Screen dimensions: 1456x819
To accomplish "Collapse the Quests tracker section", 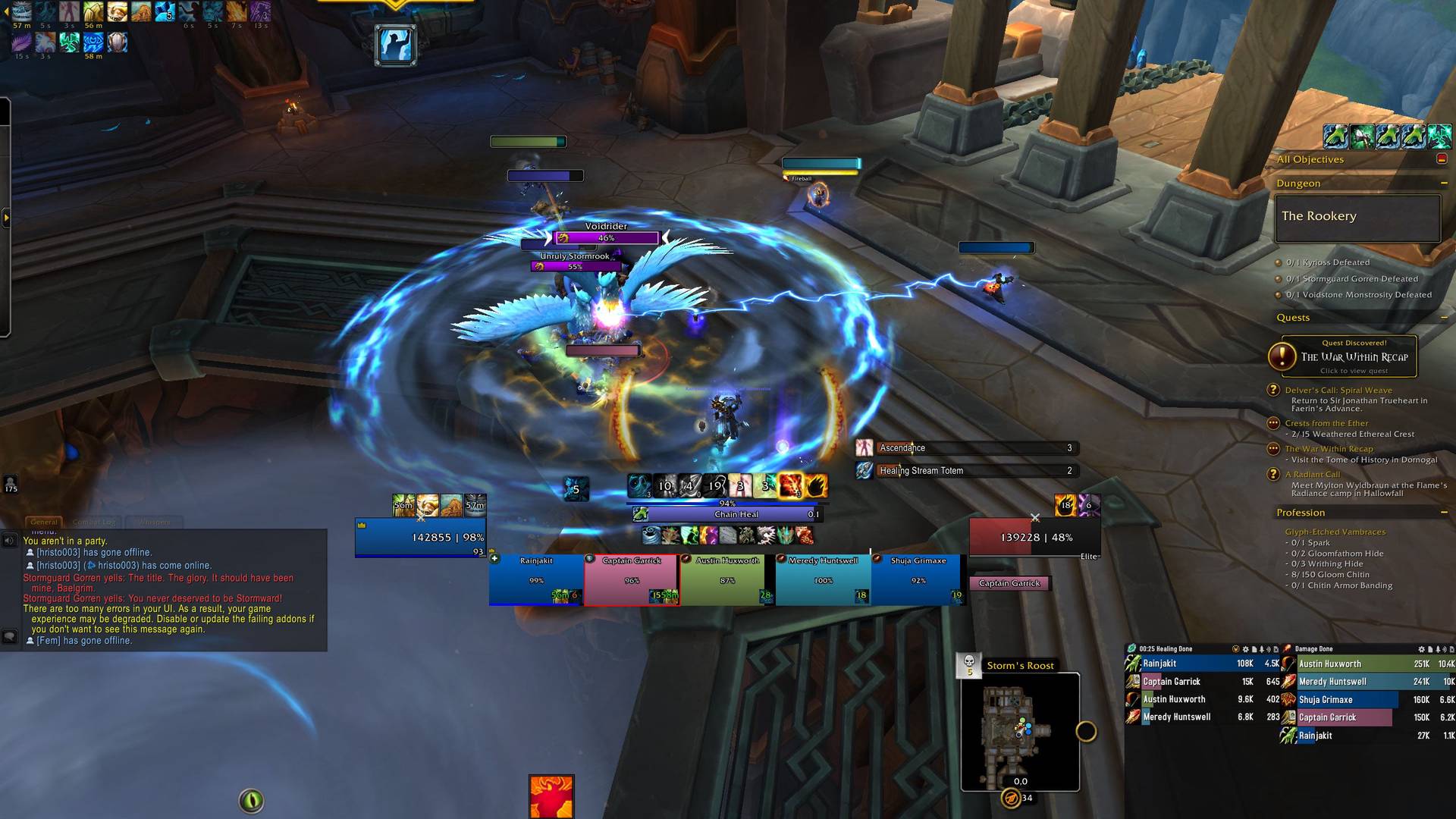I will [x=1444, y=318].
